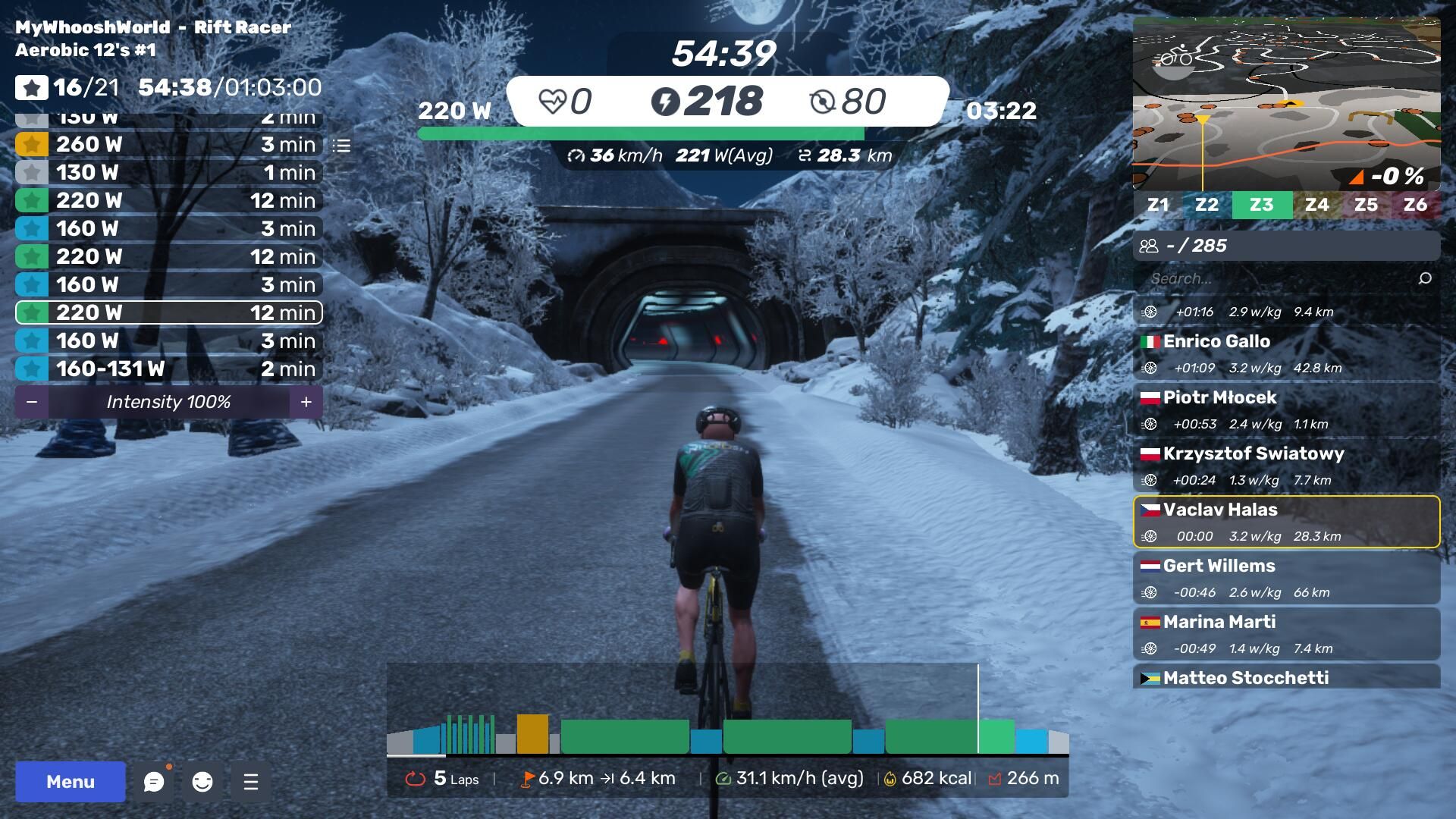Select rider Piotr Młocek in the list
Screen dimensions: 1456x819
1286,409
